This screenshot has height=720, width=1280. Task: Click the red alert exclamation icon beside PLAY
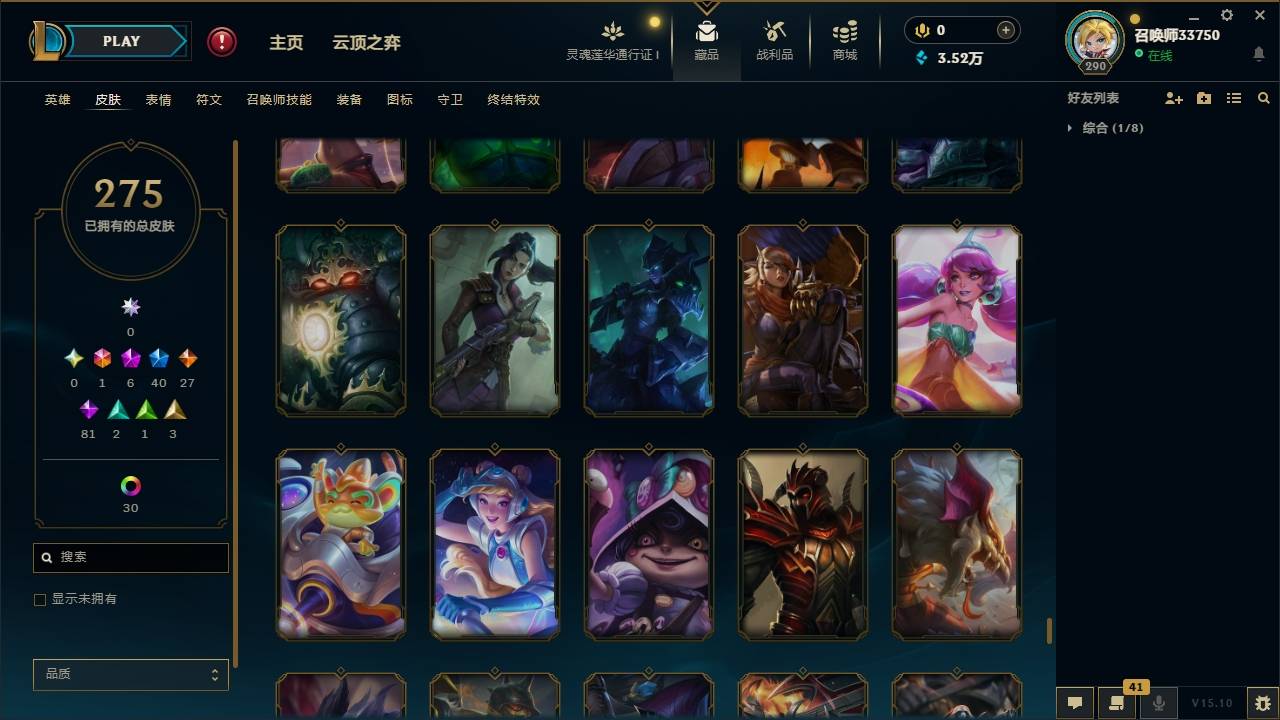(220, 41)
